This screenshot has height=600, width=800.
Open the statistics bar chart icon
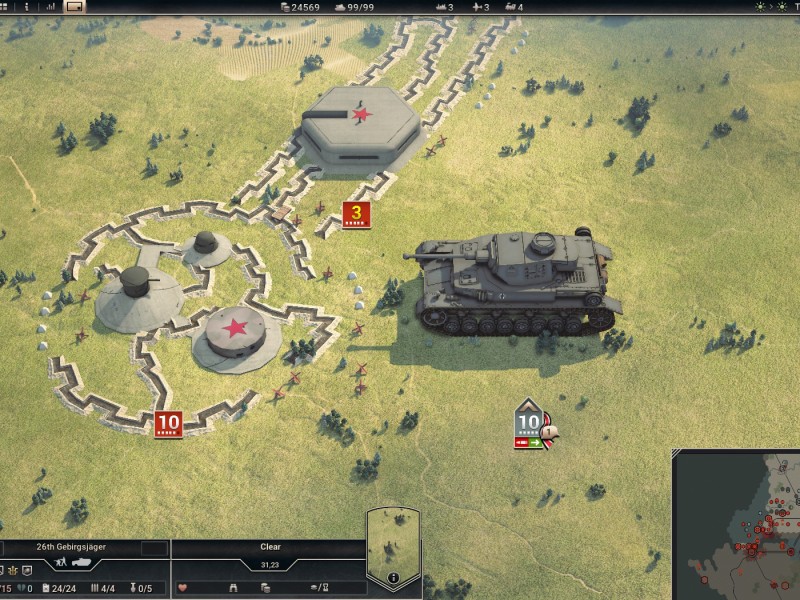[50, 6]
